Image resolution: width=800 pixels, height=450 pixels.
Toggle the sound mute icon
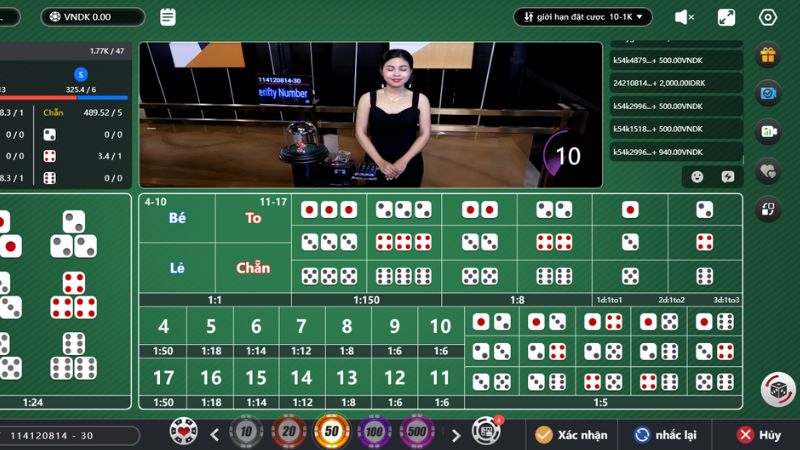tap(685, 17)
